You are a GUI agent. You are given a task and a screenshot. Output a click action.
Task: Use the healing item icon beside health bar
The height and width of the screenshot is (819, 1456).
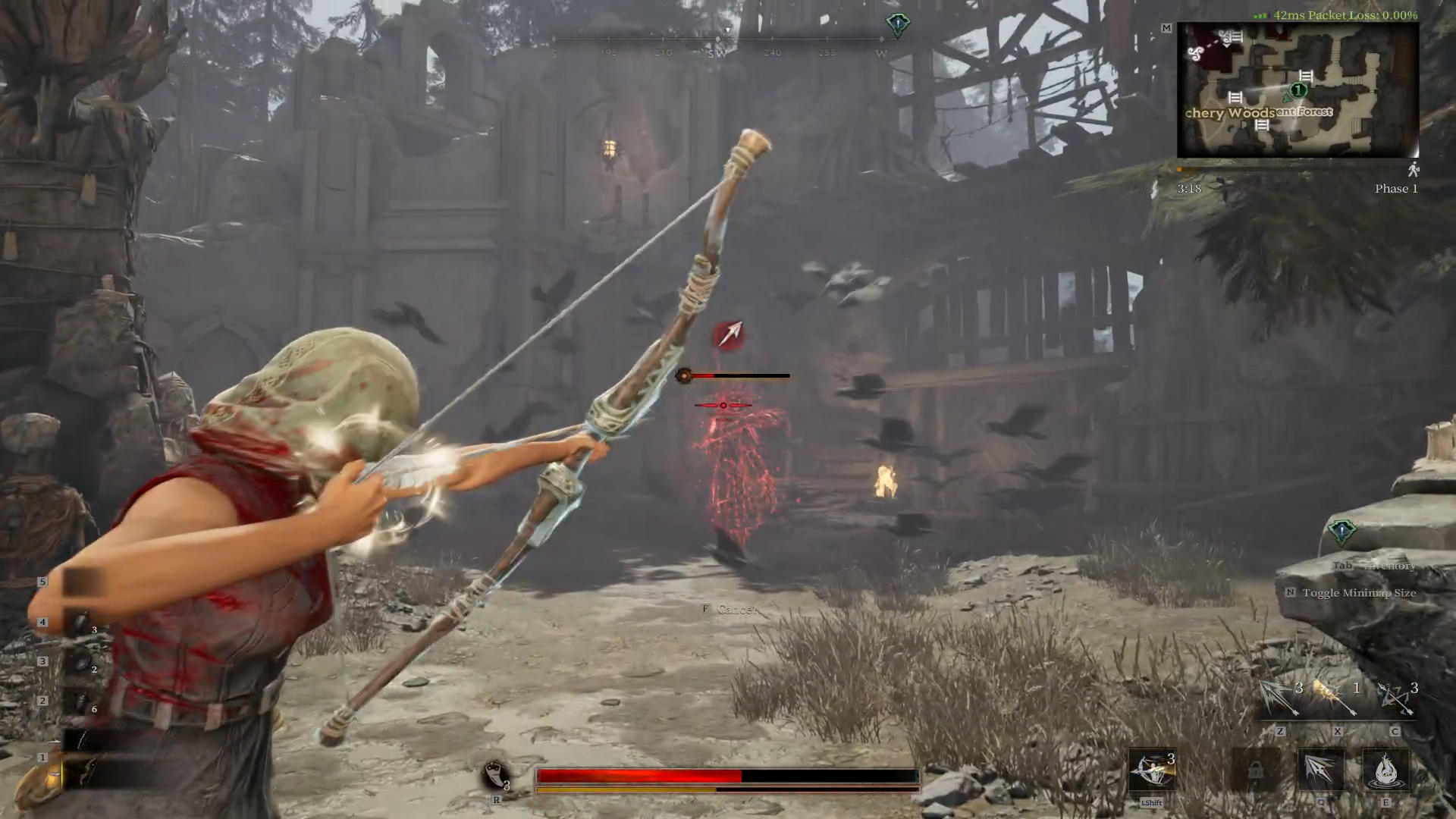pyautogui.click(x=495, y=775)
